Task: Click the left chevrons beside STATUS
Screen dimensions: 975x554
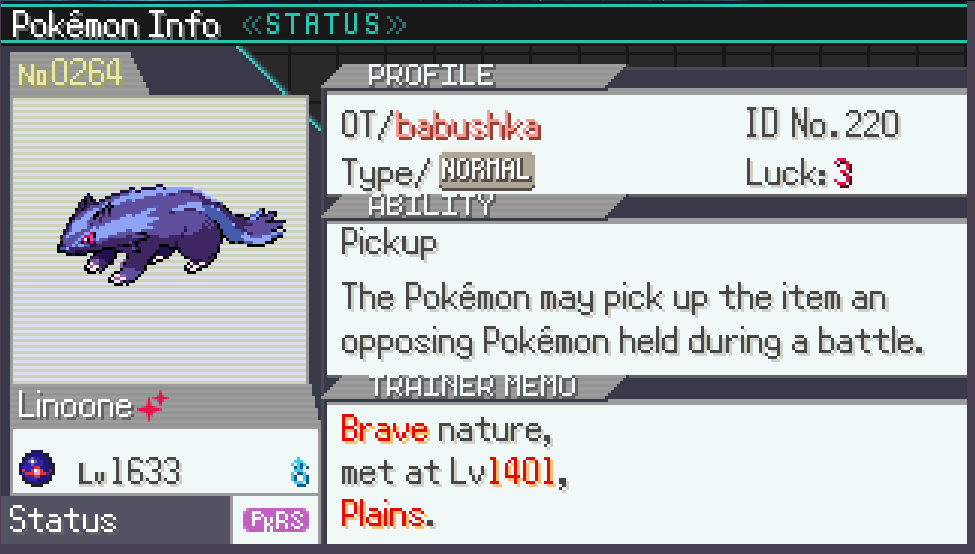Action: [254, 24]
